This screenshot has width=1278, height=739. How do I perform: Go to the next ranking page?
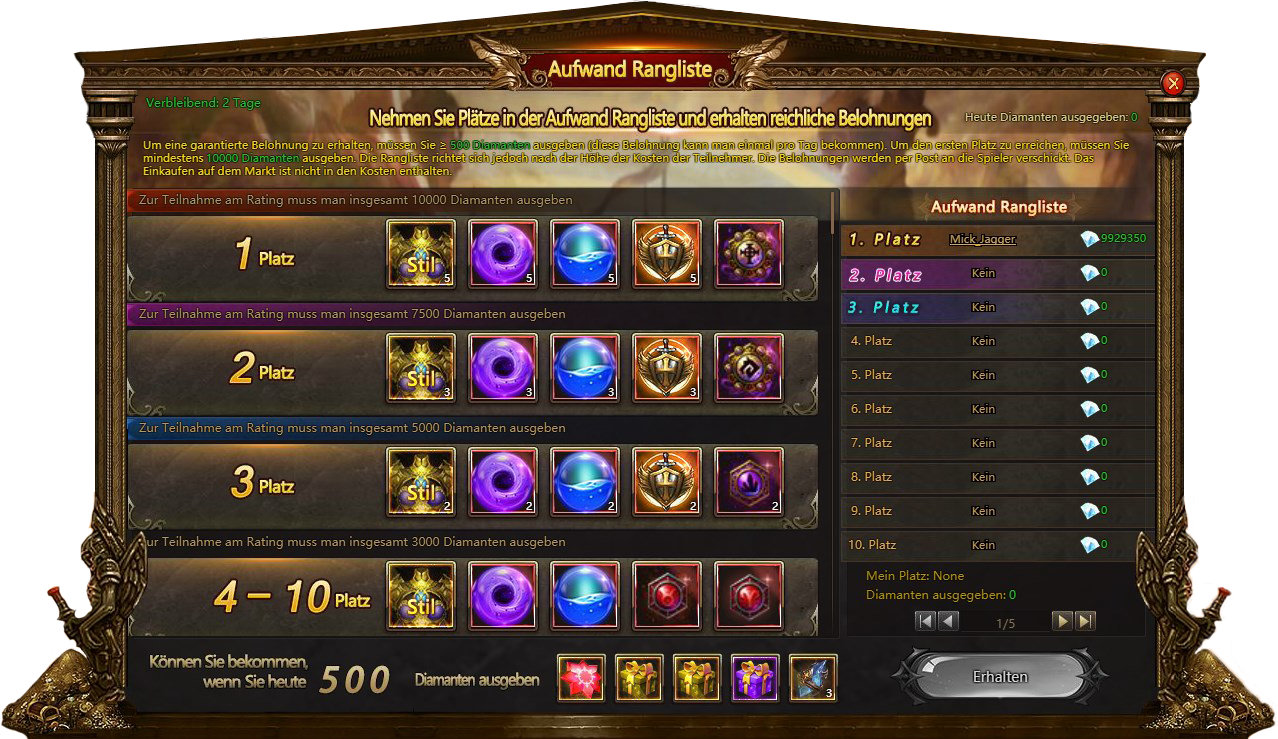tap(1062, 621)
